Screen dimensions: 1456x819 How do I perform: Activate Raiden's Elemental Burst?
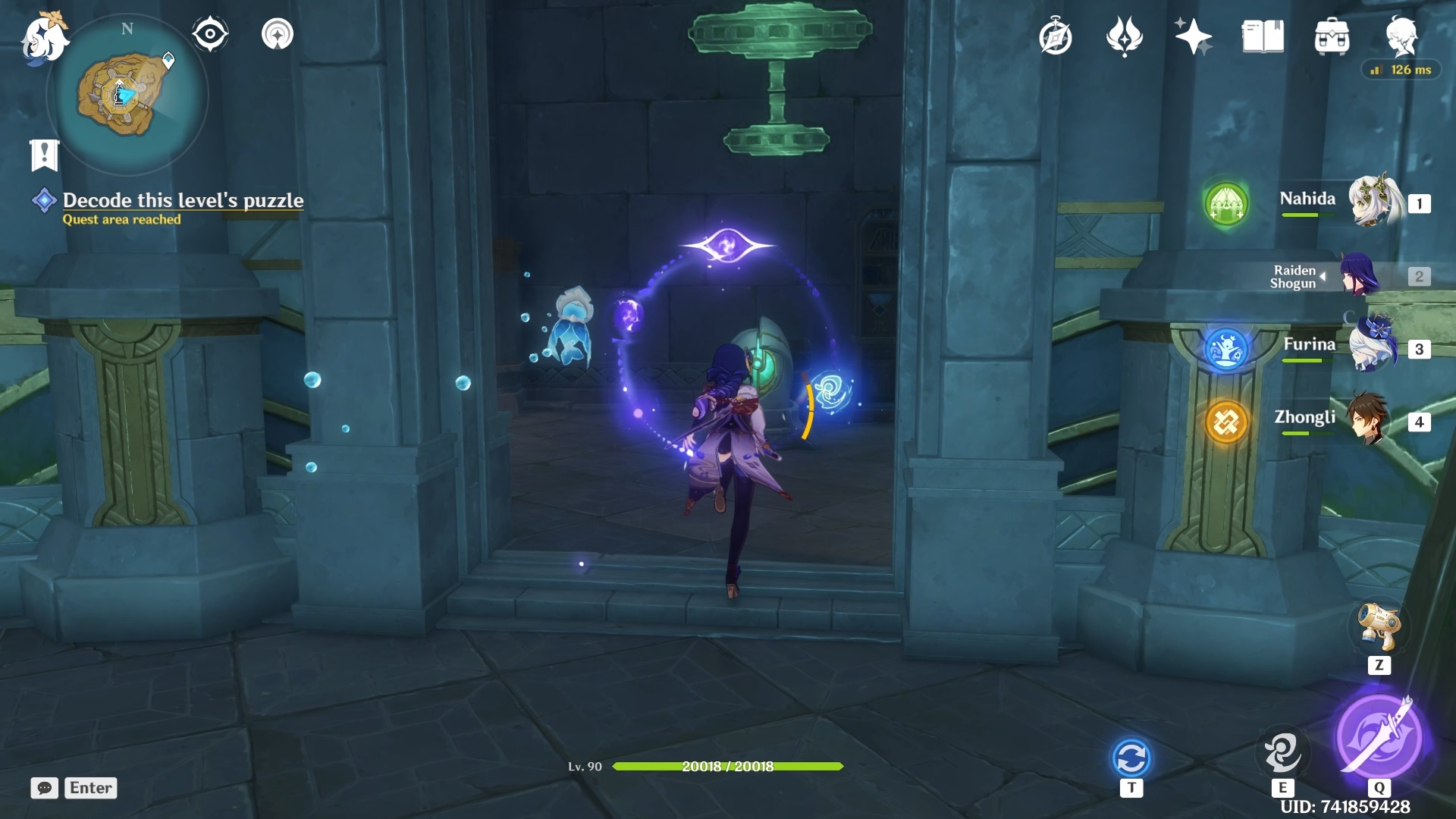tap(1379, 736)
